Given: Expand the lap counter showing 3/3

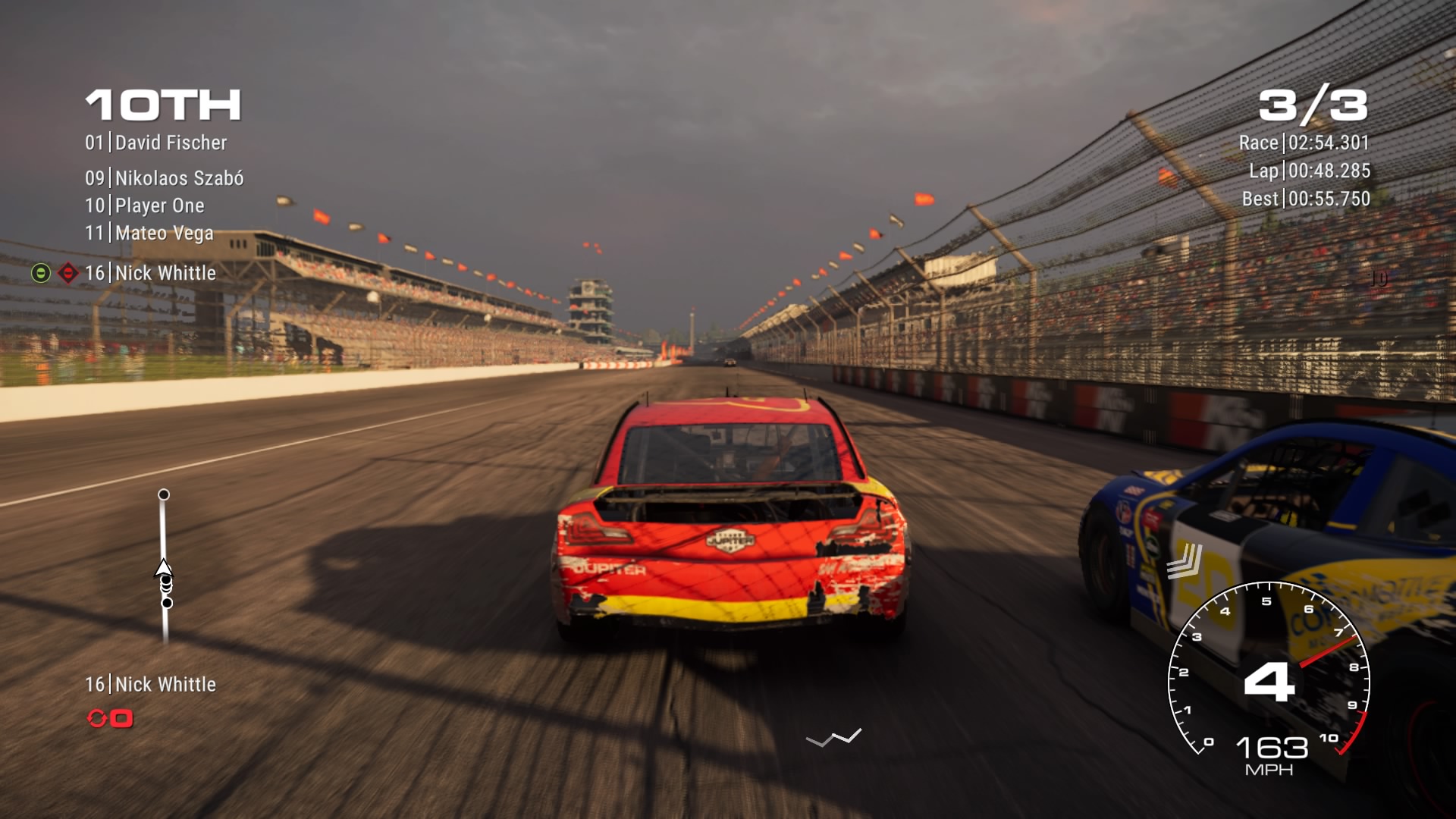Looking at the screenshot, I should (x=1315, y=105).
